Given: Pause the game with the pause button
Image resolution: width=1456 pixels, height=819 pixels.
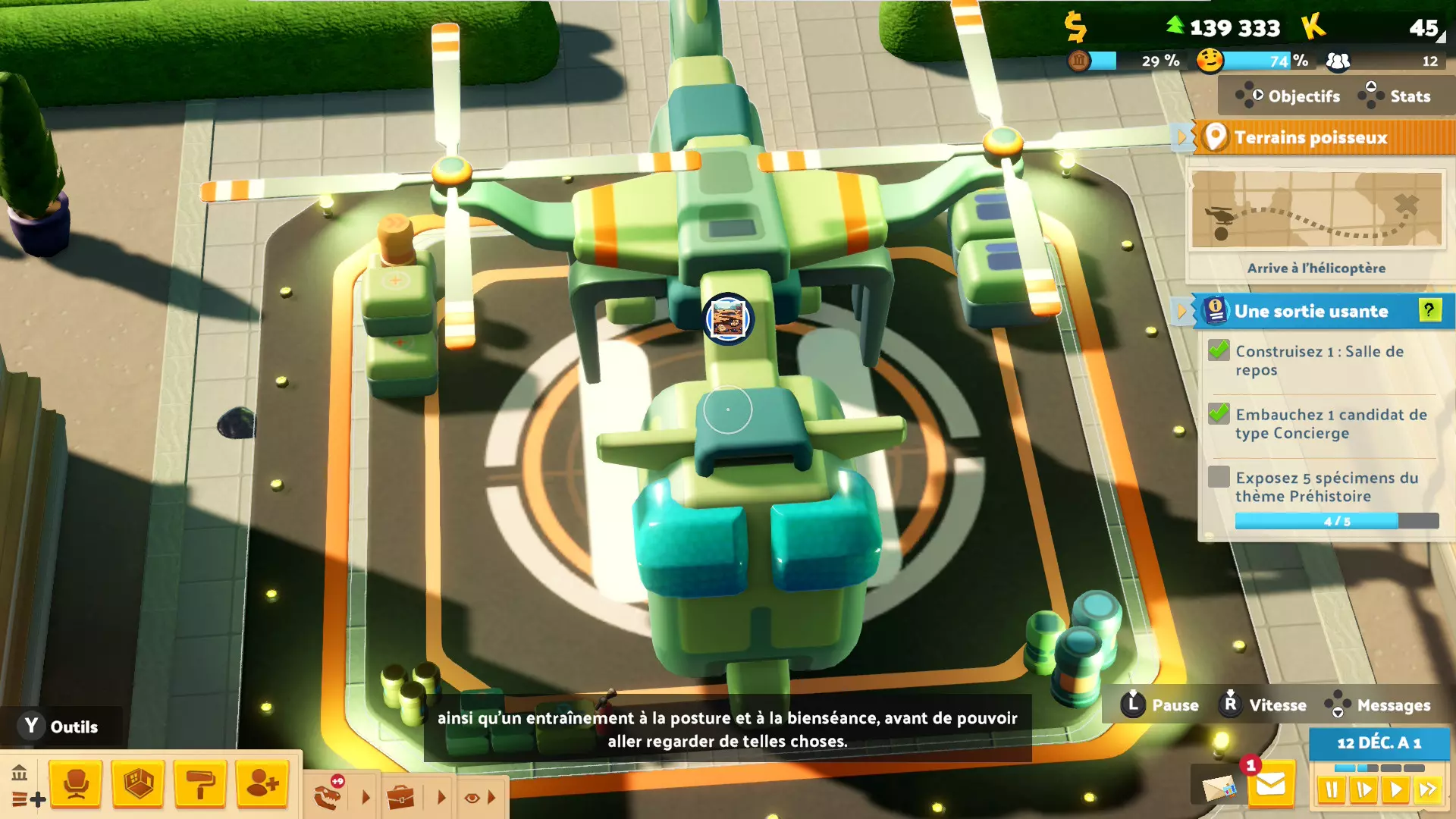Looking at the screenshot, I should point(1331,790).
